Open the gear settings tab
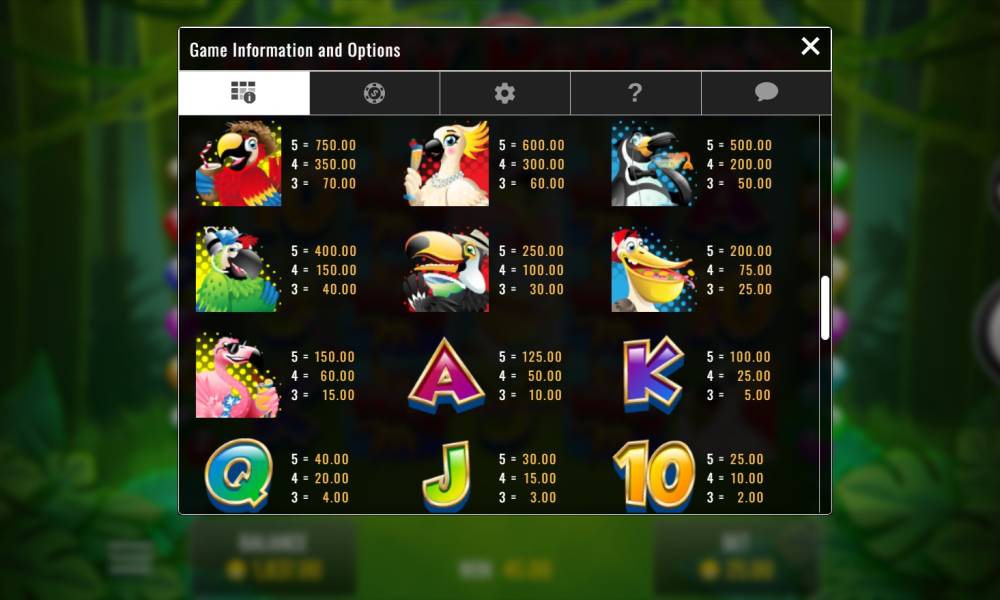This screenshot has height=600, width=1000. coord(505,93)
